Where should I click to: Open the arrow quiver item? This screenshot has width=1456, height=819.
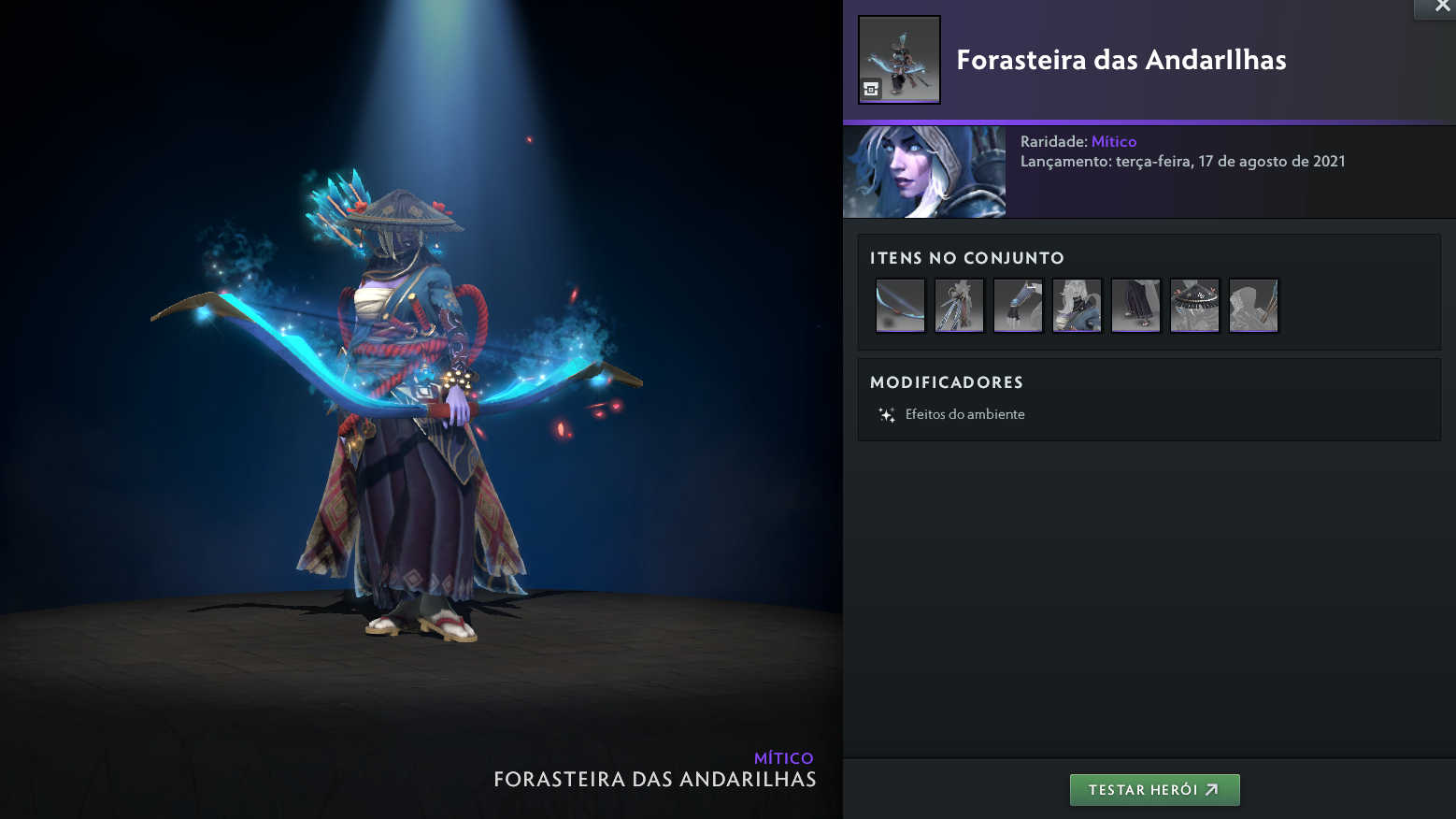coord(1253,305)
